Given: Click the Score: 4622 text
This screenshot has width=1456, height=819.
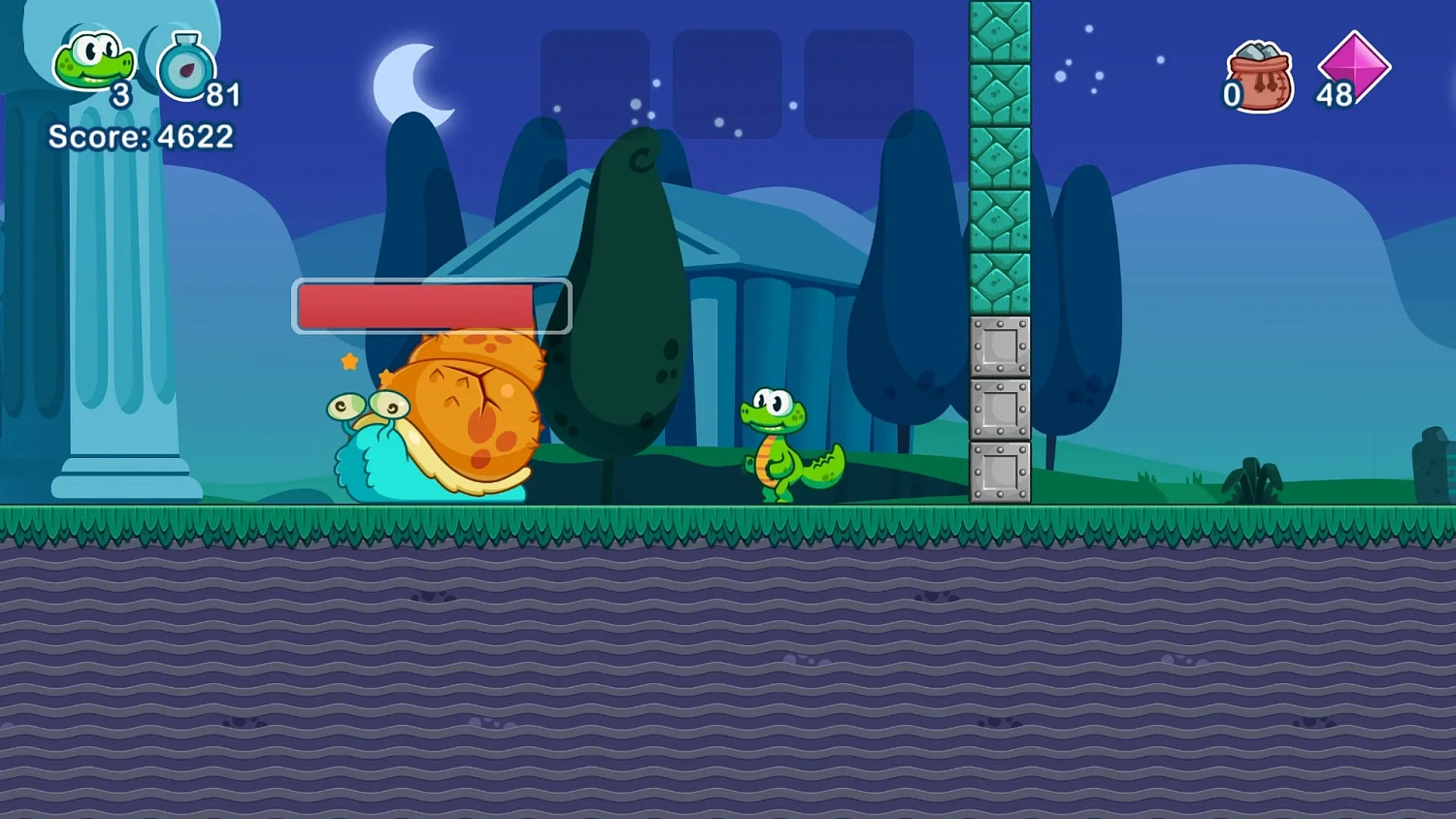Looking at the screenshot, I should (x=140, y=137).
